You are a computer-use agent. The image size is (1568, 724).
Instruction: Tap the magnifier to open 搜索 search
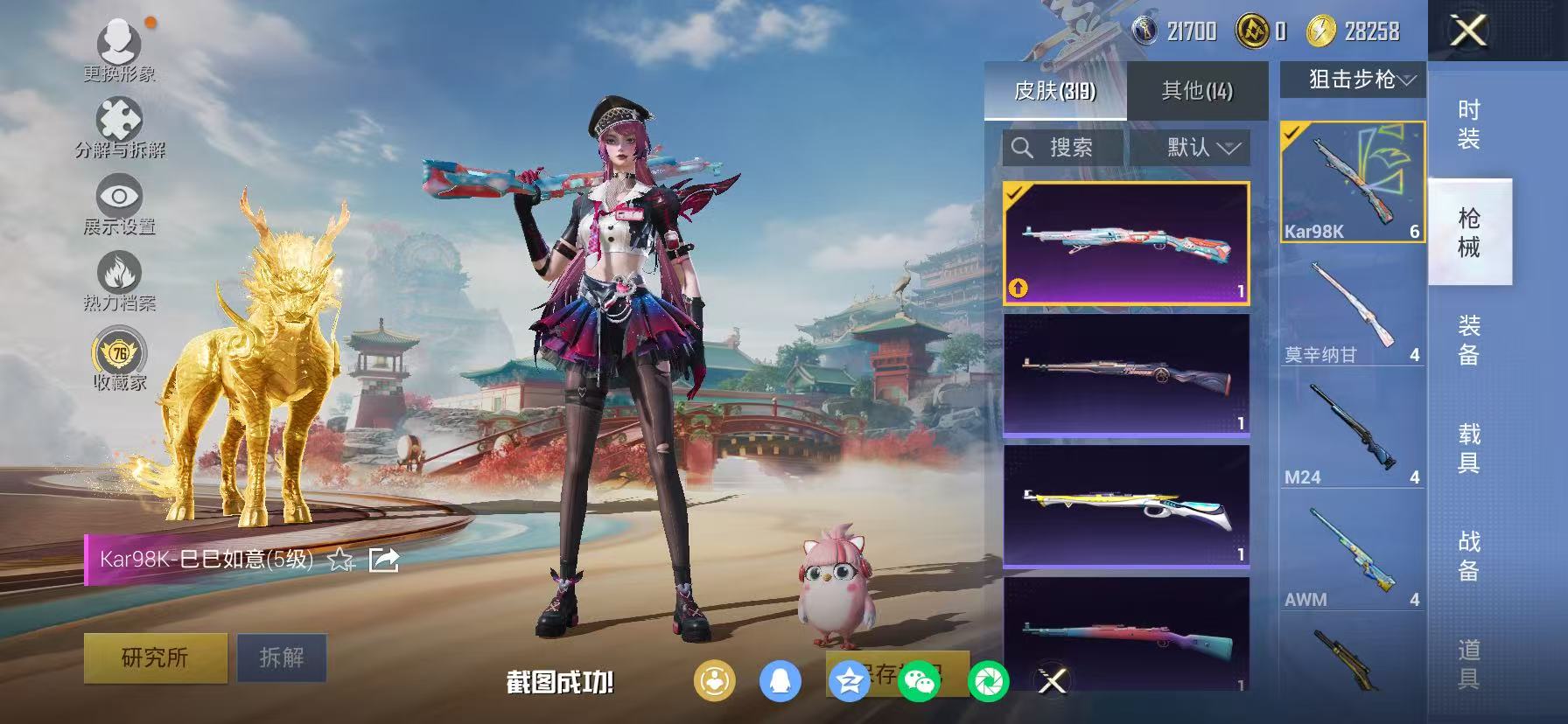coord(1024,147)
